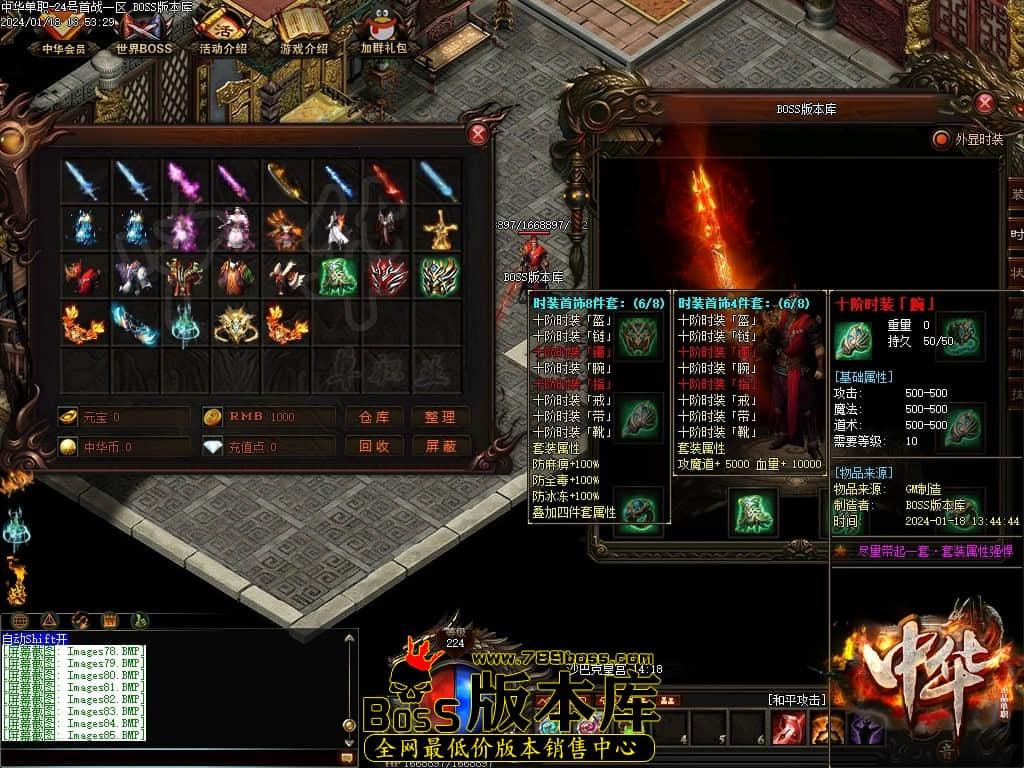The image size is (1024, 768).
Task: Close the inventory bag window
Action: point(479,134)
